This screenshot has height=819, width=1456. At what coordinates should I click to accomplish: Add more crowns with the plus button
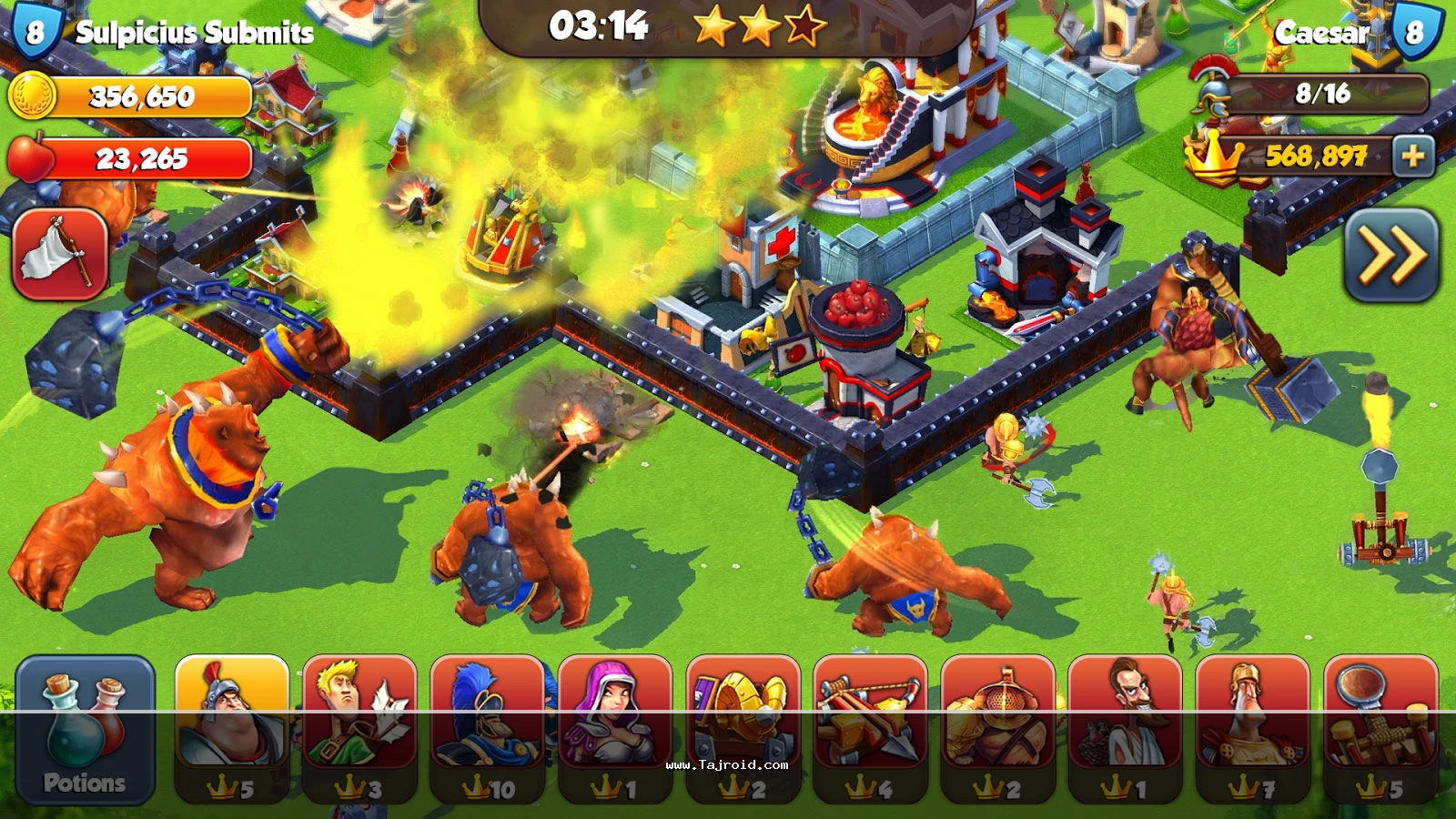click(x=1412, y=157)
